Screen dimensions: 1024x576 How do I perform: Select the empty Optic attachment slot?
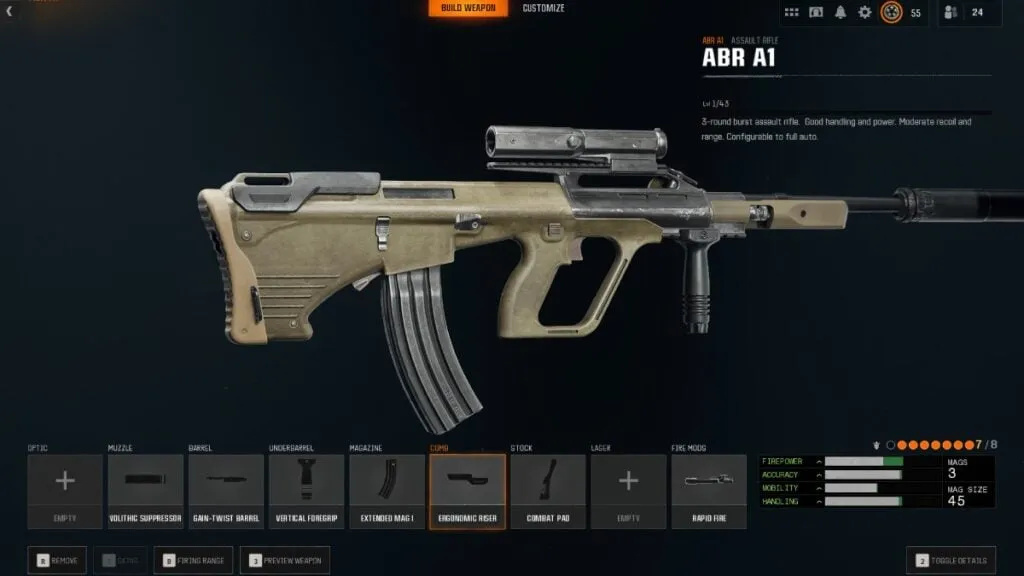(65, 491)
